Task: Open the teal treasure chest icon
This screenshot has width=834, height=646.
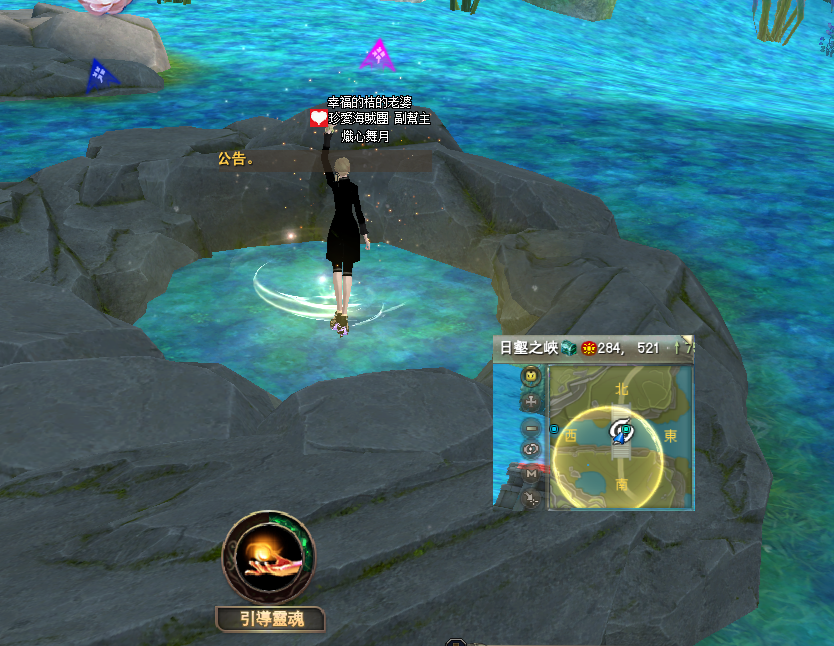Action: [568, 348]
